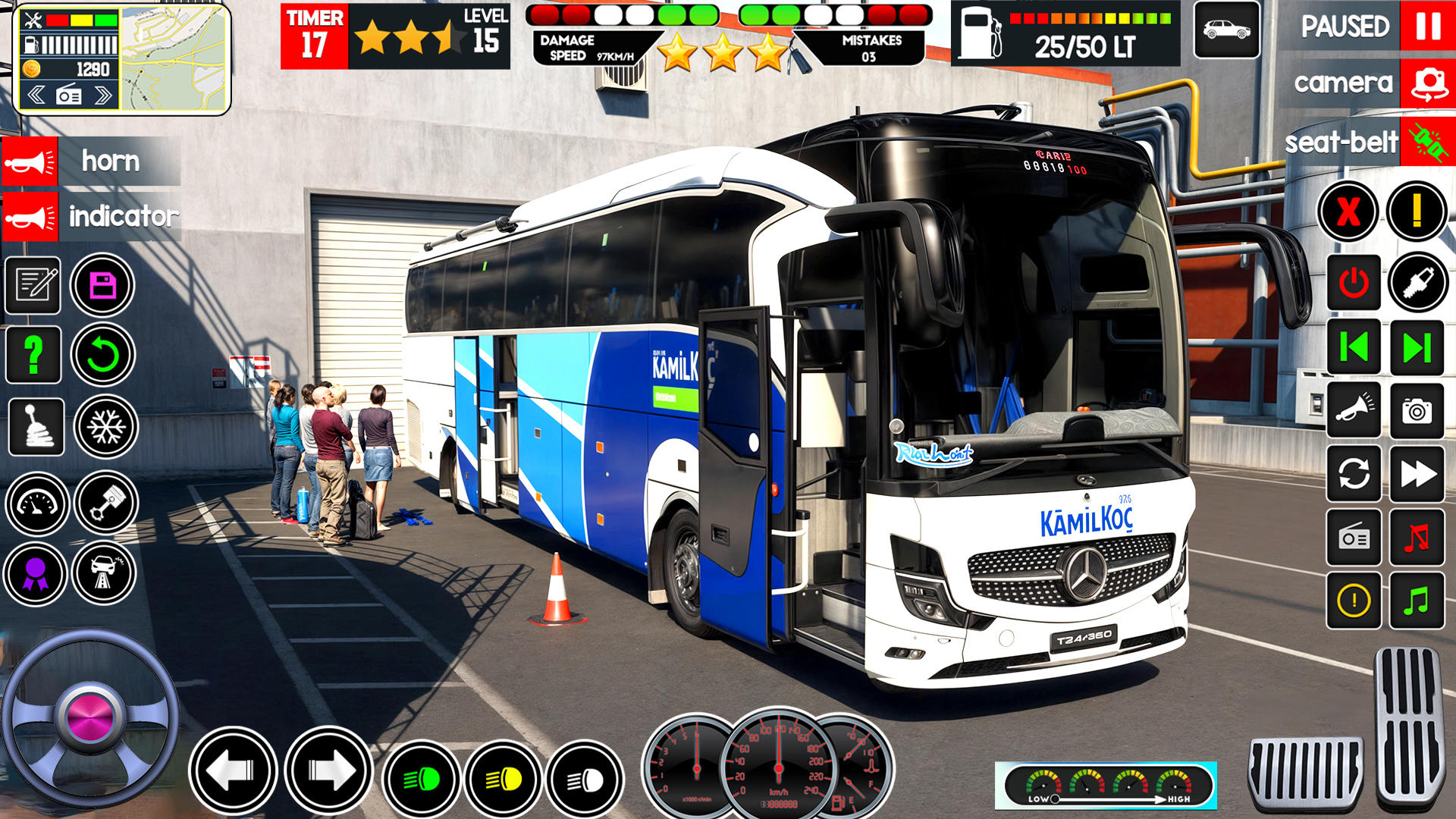Screen dimensions: 1456x819
Task: Click the red X button
Action: click(x=1348, y=212)
